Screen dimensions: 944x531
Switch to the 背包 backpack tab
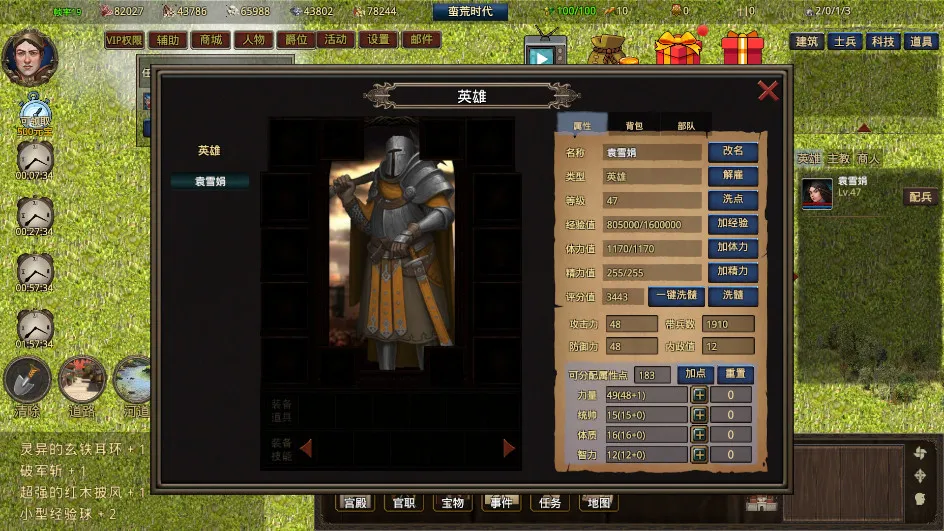coord(634,126)
